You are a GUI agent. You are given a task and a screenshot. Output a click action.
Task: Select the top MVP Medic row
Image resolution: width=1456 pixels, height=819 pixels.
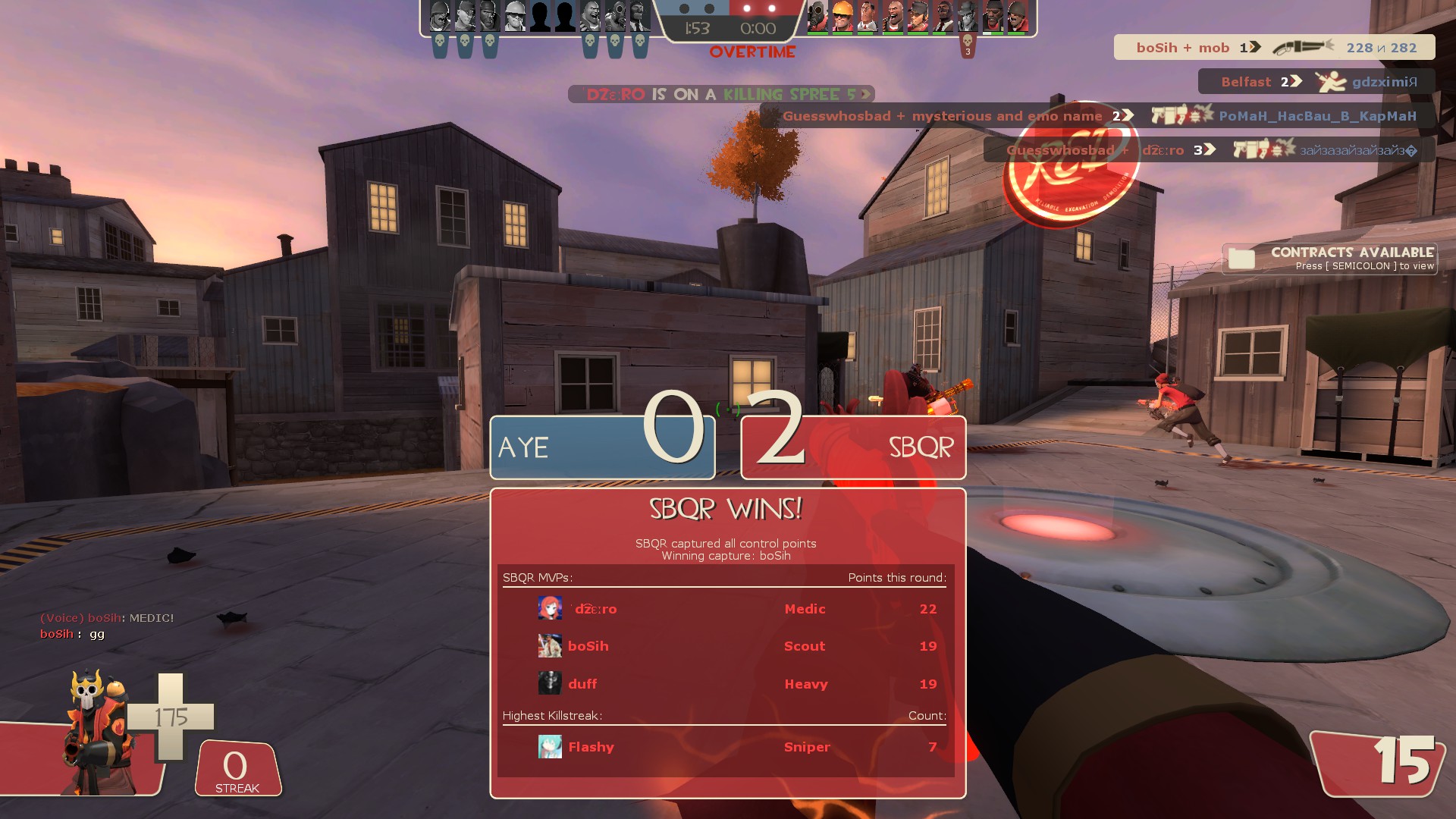pyautogui.click(x=726, y=609)
